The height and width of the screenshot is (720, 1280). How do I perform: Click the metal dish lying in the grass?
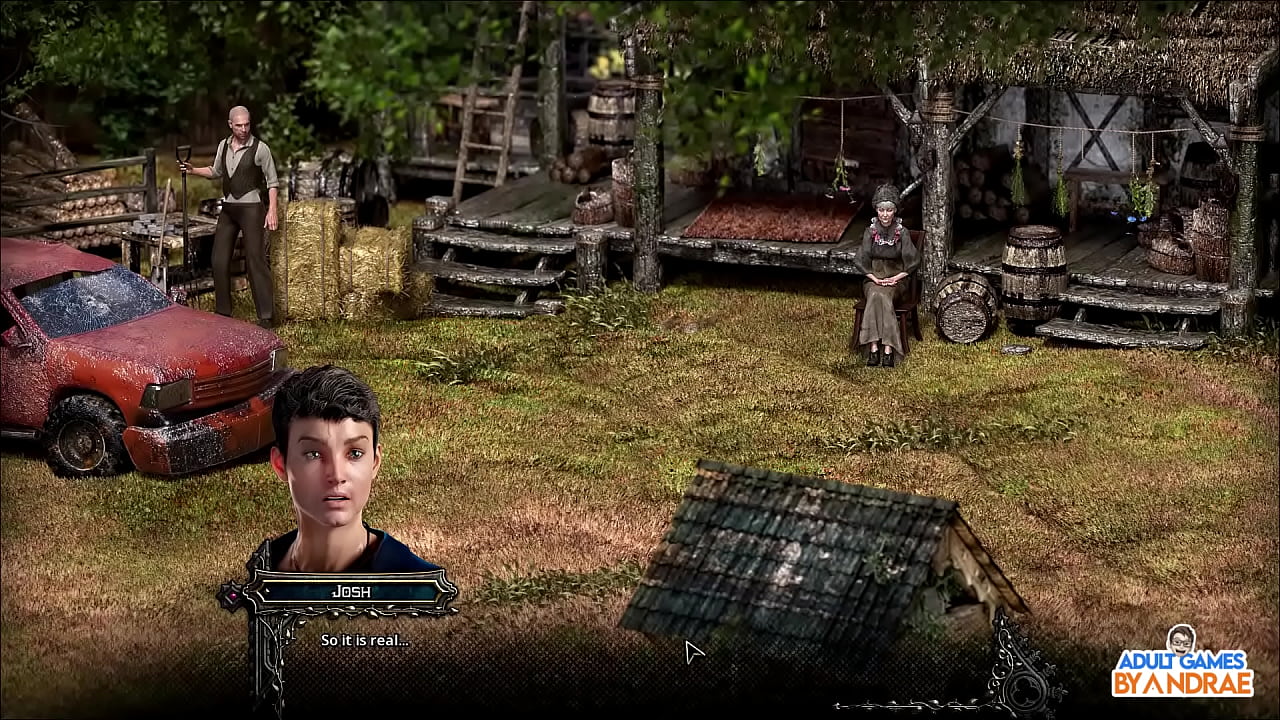[1017, 351]
